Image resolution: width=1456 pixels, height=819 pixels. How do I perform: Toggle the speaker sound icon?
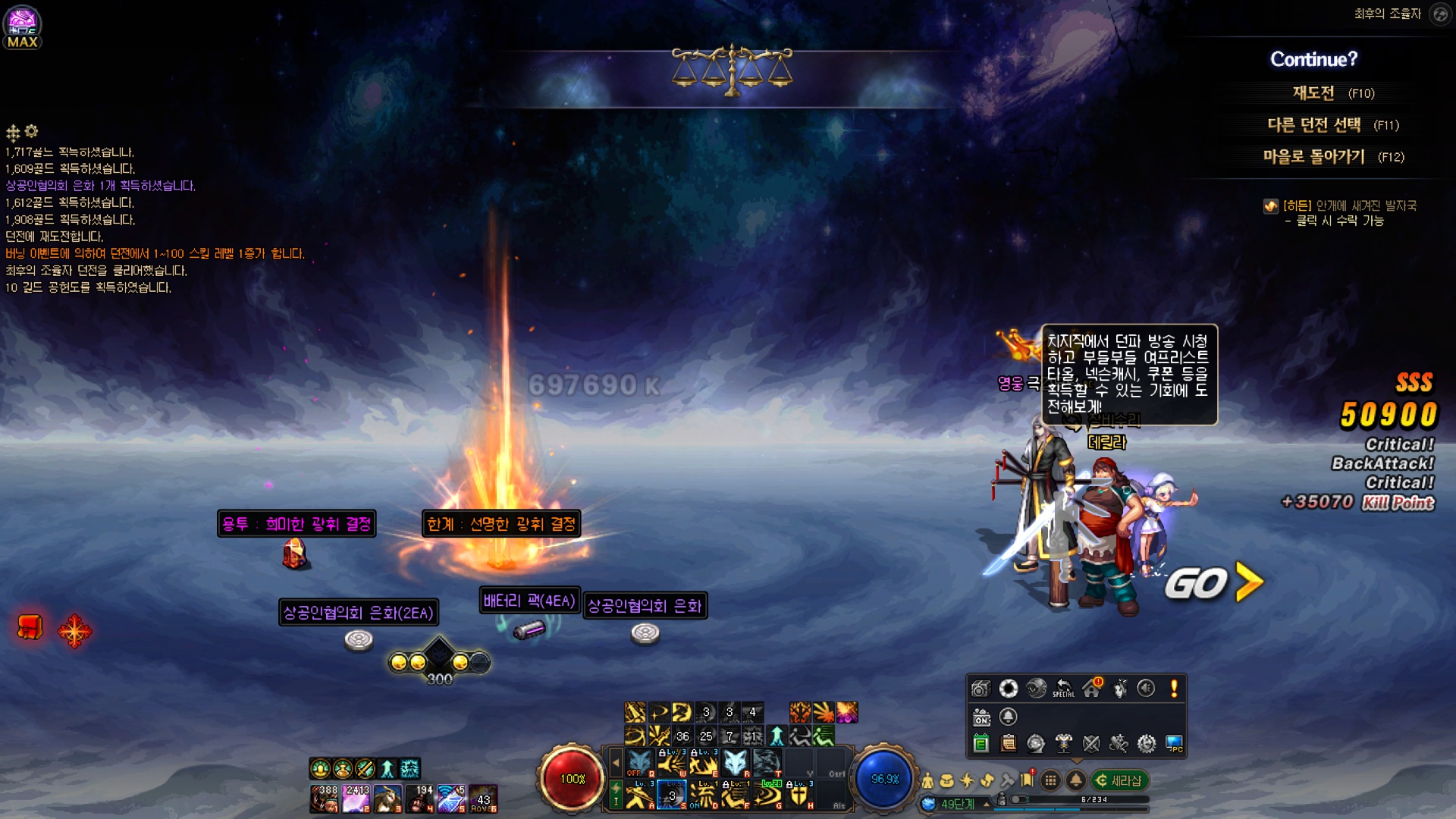pyautogui.click(x=1146, y=689)
